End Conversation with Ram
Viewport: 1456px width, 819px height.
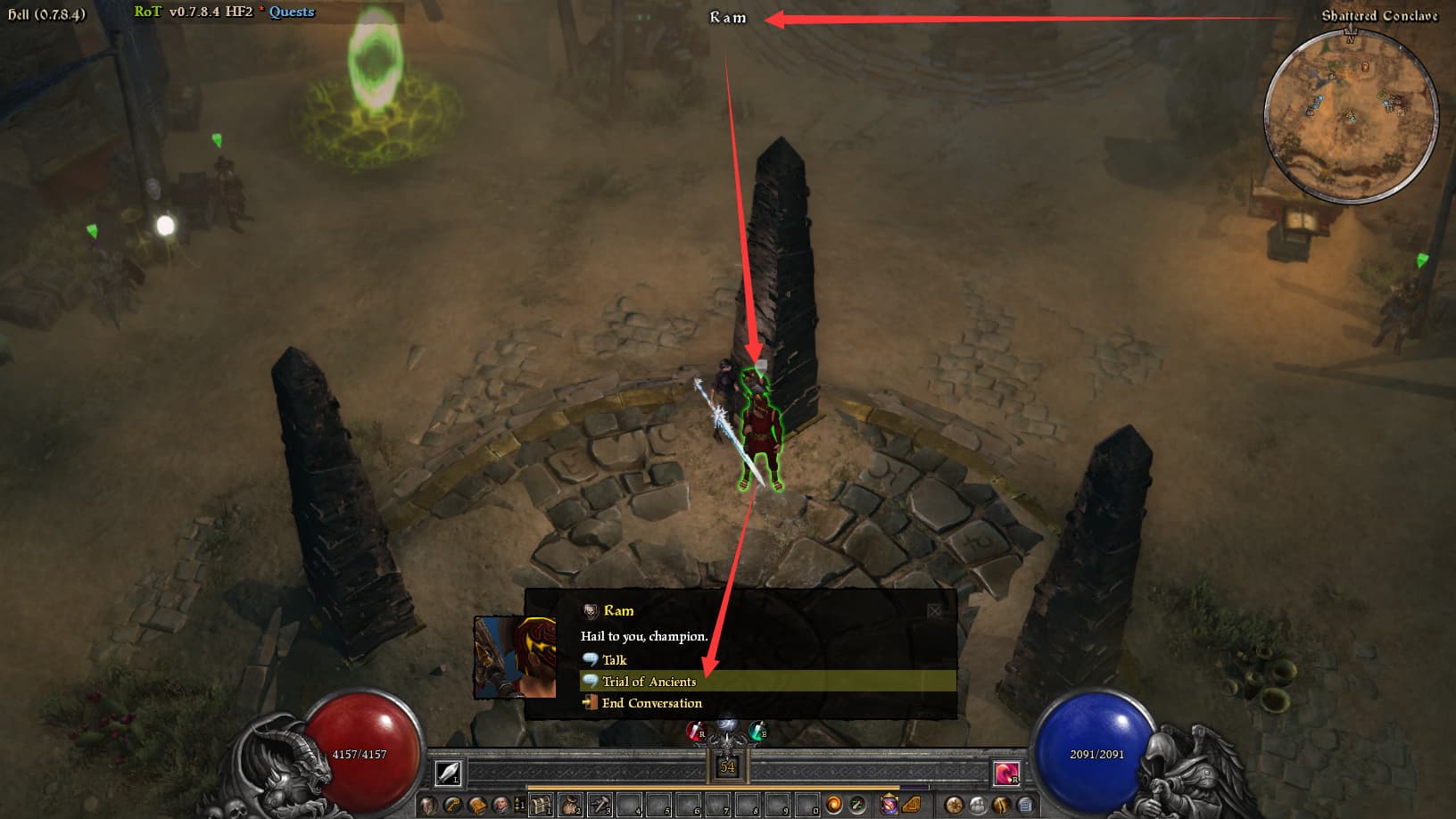pyautogui.click(x=651, y=703)
